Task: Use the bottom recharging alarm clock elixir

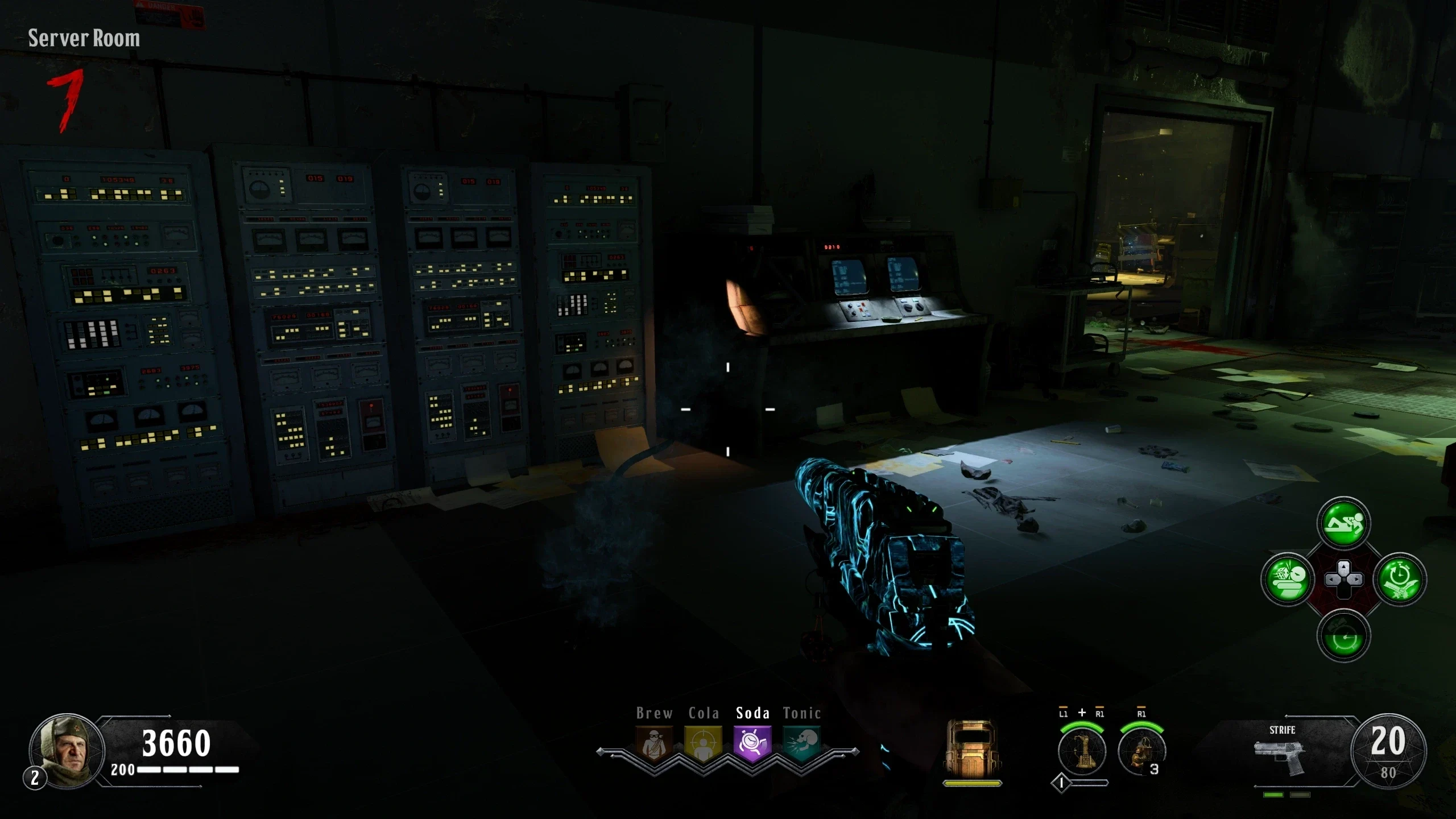Action: coord(1343,635)
